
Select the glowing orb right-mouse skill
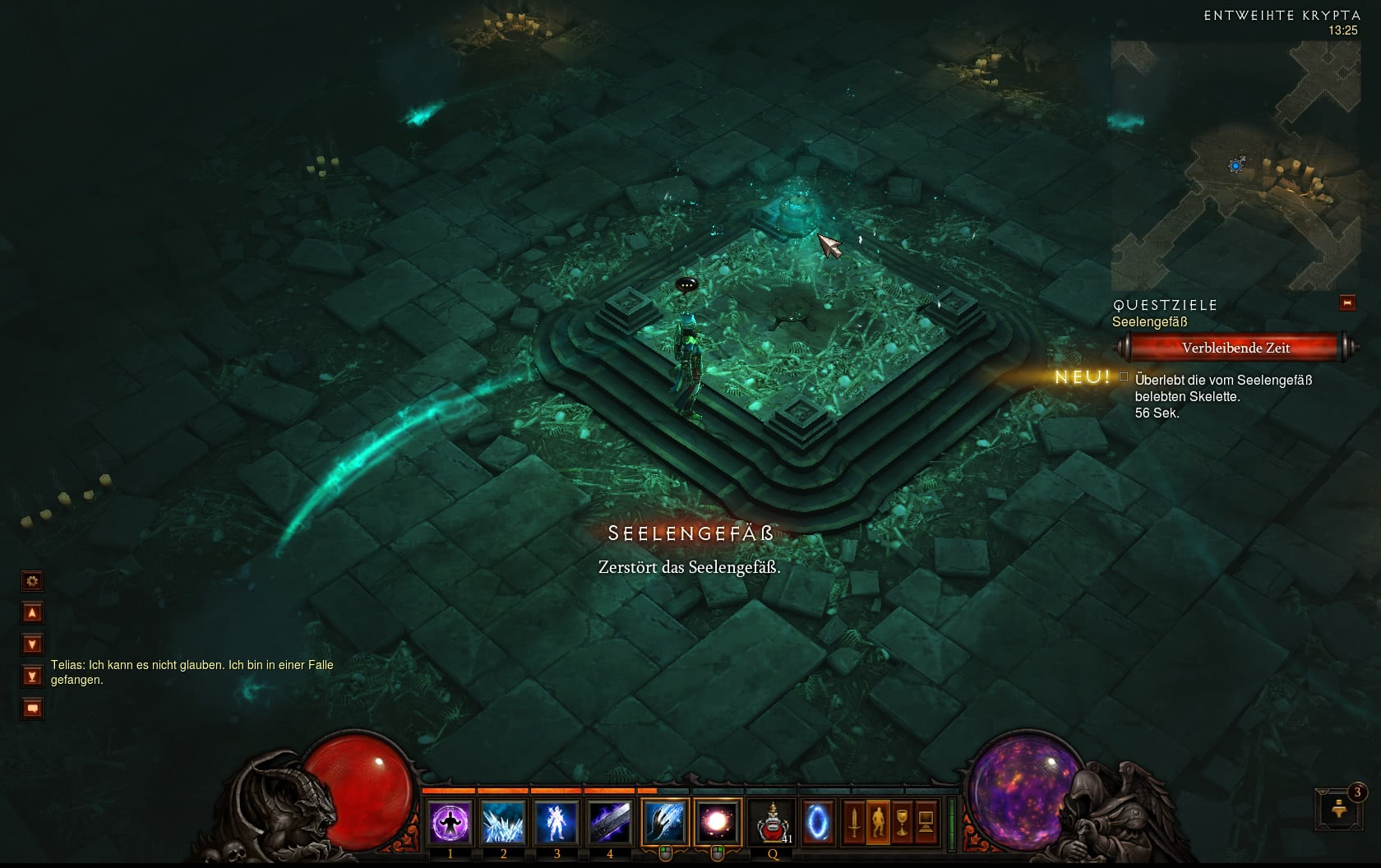[717, 822]
